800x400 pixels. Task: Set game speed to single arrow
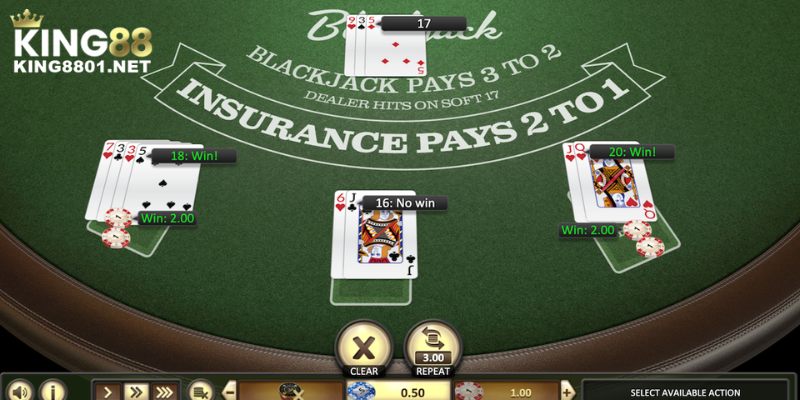[110, 390]
